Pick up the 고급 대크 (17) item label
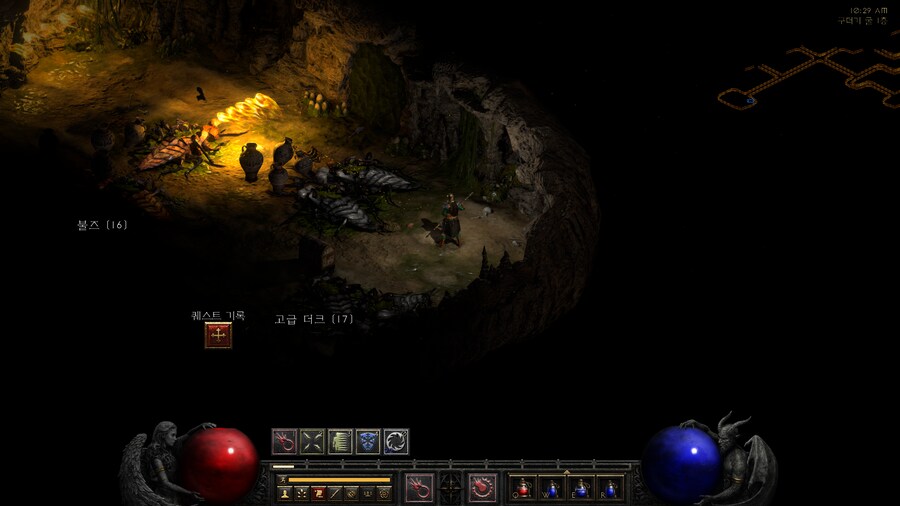The image size is (900, 506). point(314,319)
